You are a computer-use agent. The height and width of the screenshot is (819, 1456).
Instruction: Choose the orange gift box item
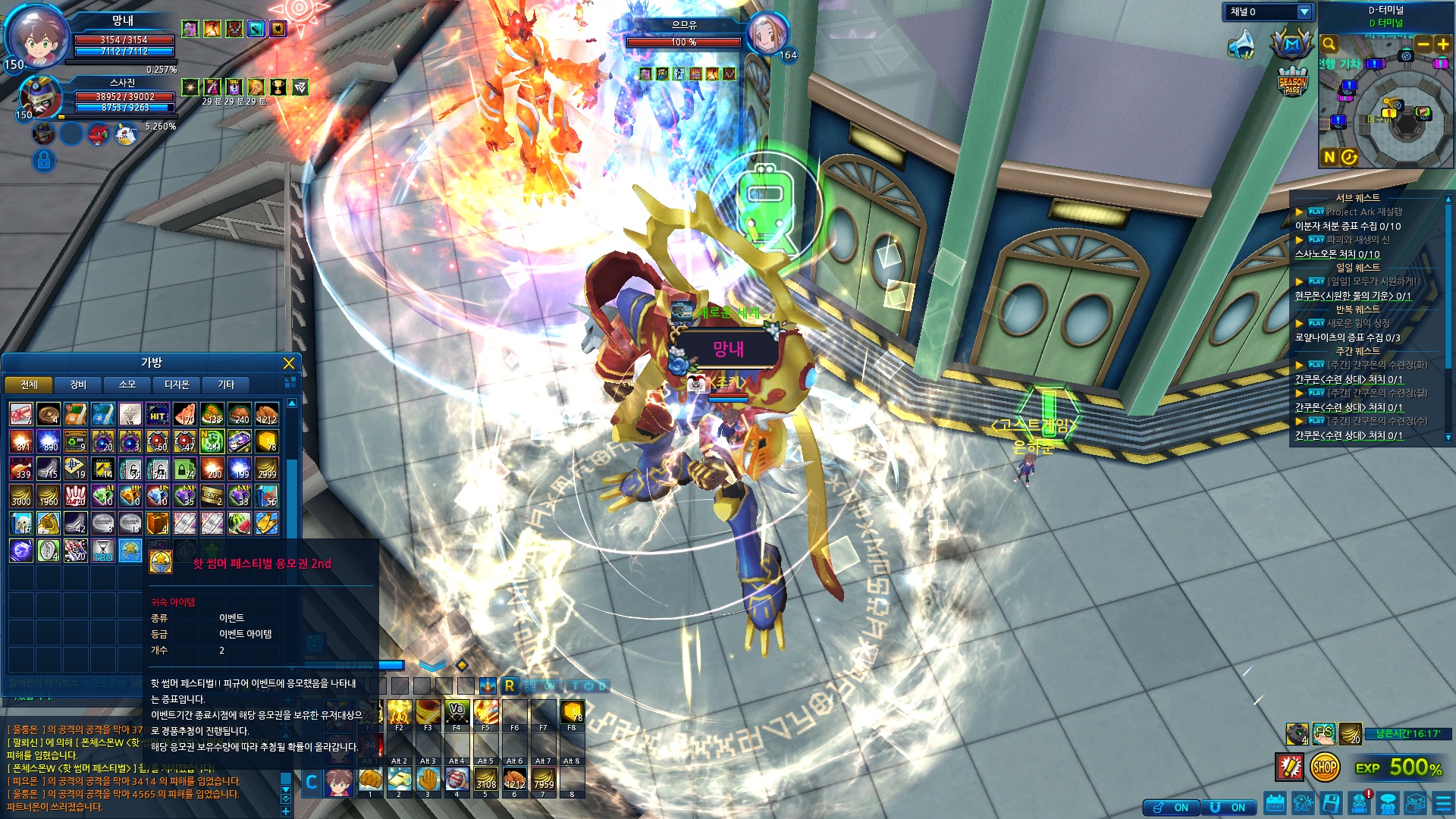157,522
